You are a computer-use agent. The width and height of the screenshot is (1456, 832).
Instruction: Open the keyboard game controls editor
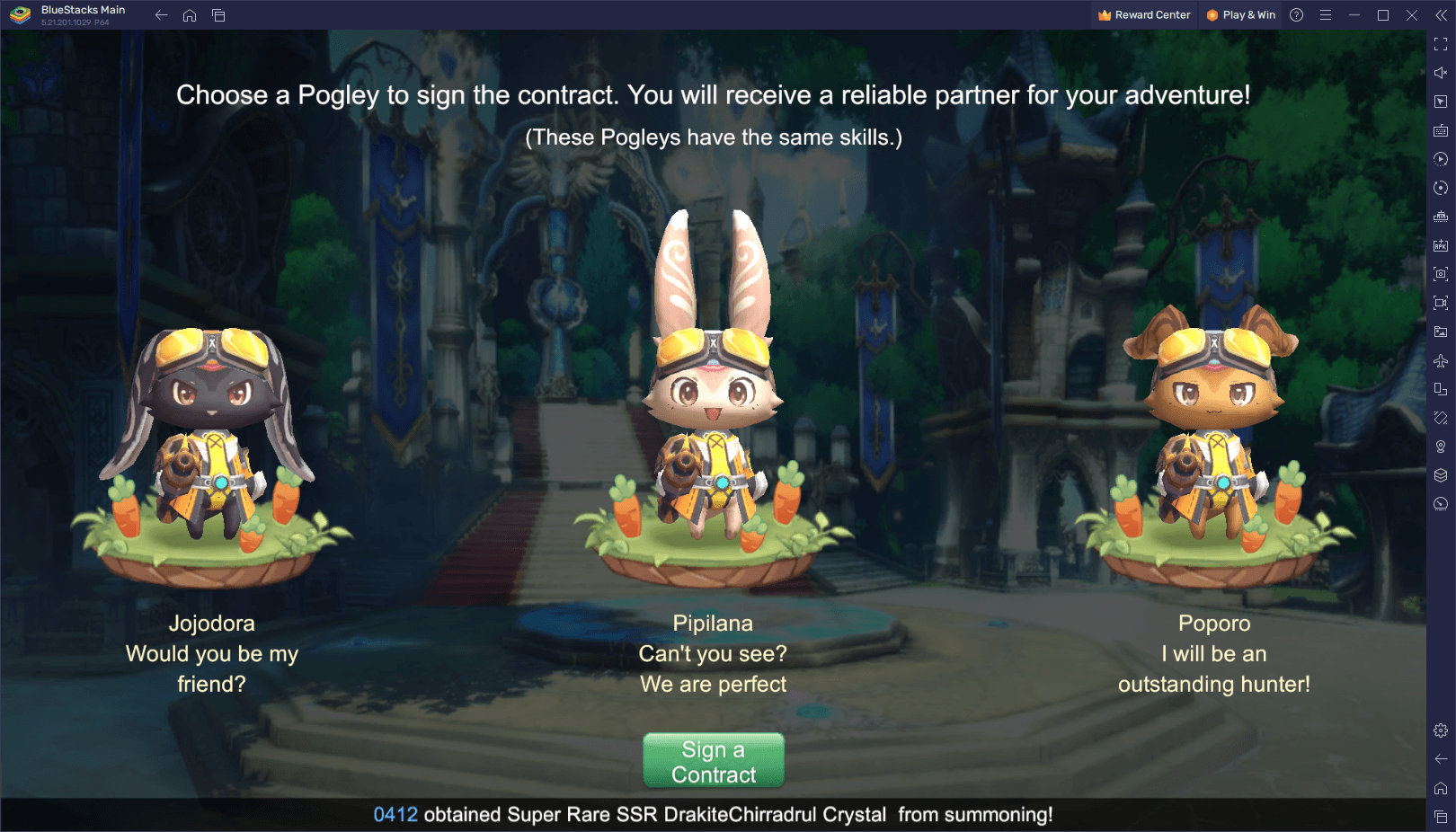tap(1440, 130)
